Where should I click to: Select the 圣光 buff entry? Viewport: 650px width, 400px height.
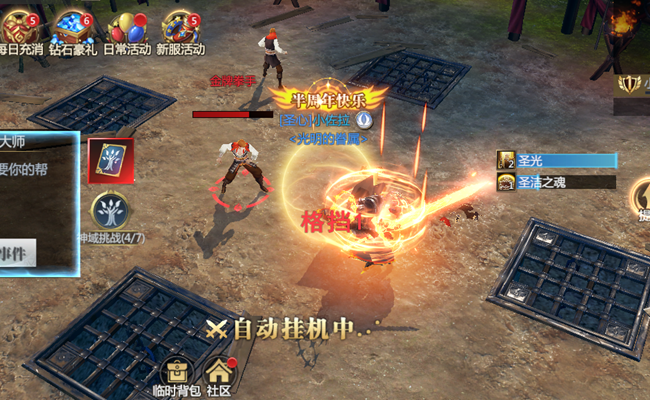point(556,160)
